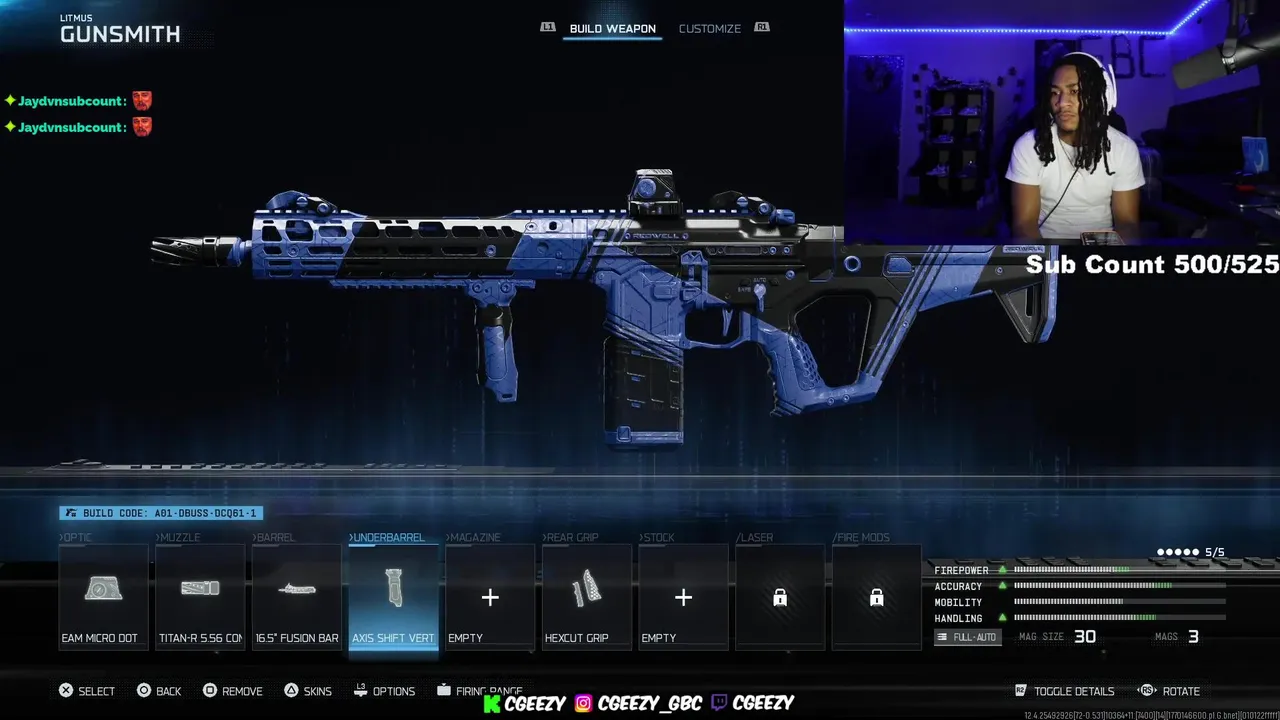Open the gunsmith Options menu

[385, 691]
